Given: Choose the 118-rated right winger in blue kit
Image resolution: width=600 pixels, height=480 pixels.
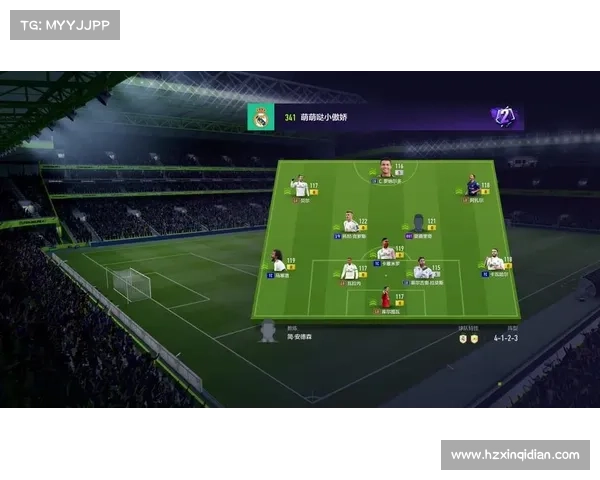Looking at the screenshot, I should pyautogui.click(x=473, y=186).
